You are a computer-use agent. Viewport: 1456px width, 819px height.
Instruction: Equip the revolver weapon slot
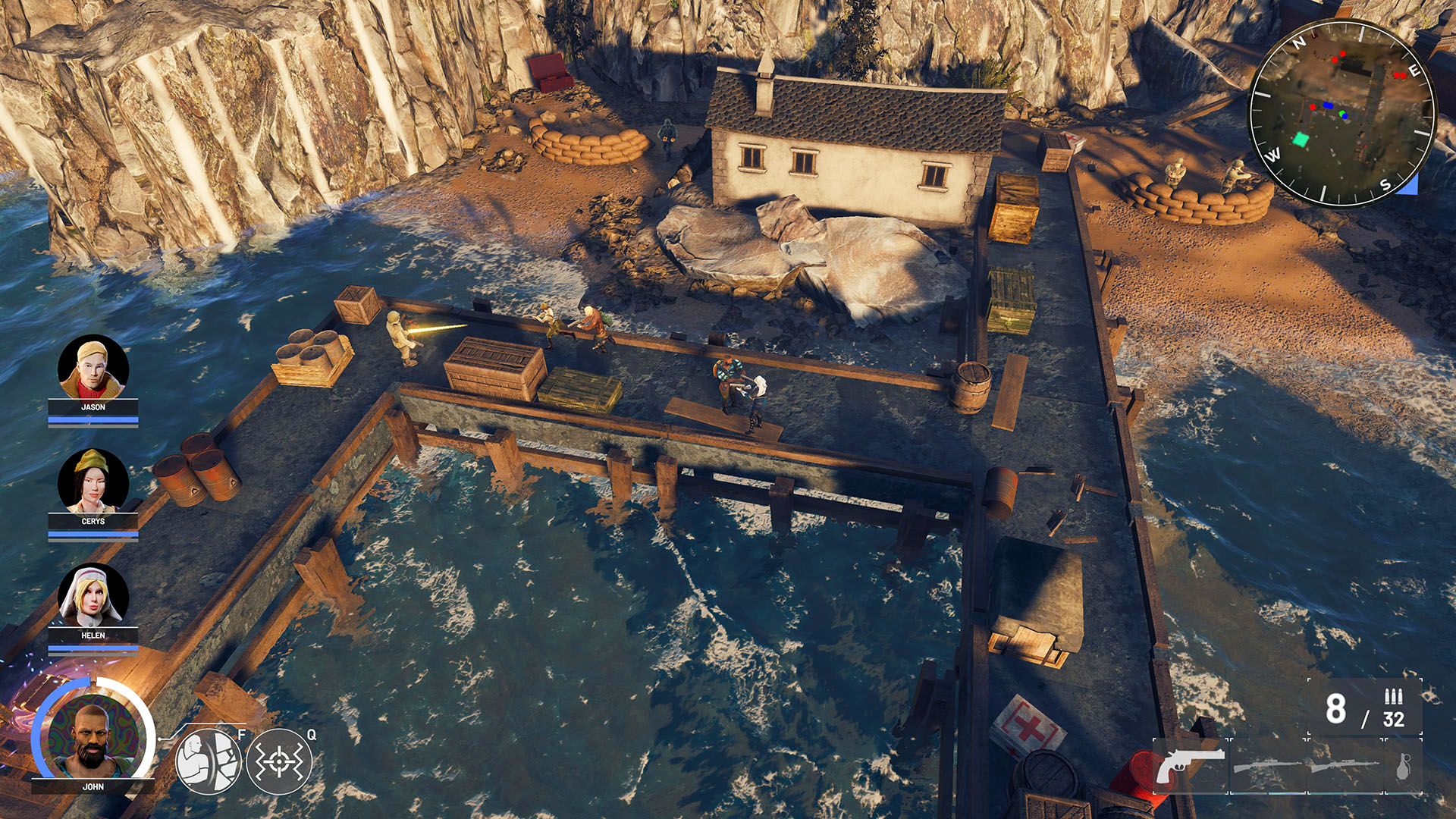[1190, 766]
